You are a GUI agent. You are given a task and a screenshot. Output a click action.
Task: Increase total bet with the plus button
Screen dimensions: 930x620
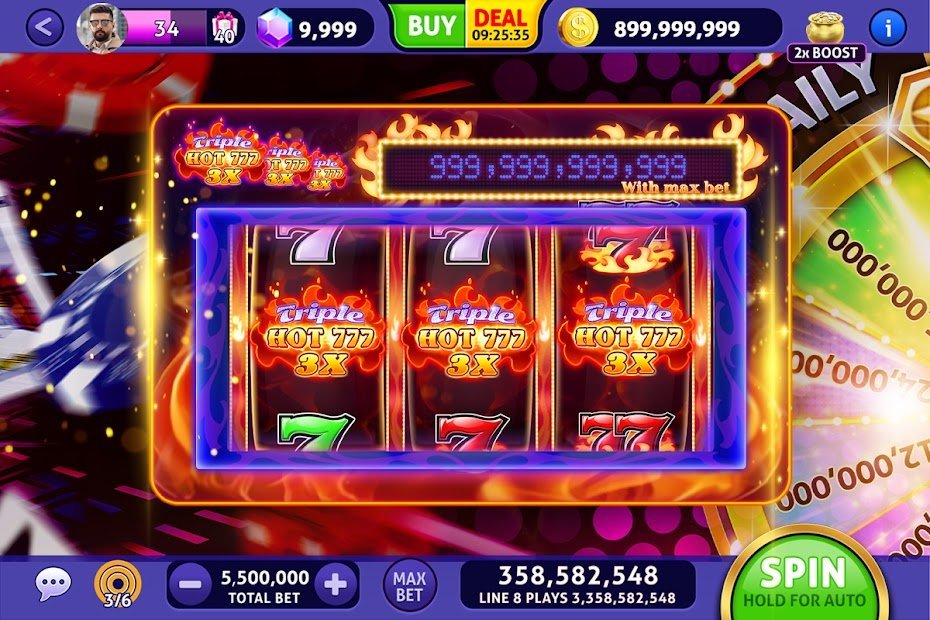point(336,584)
